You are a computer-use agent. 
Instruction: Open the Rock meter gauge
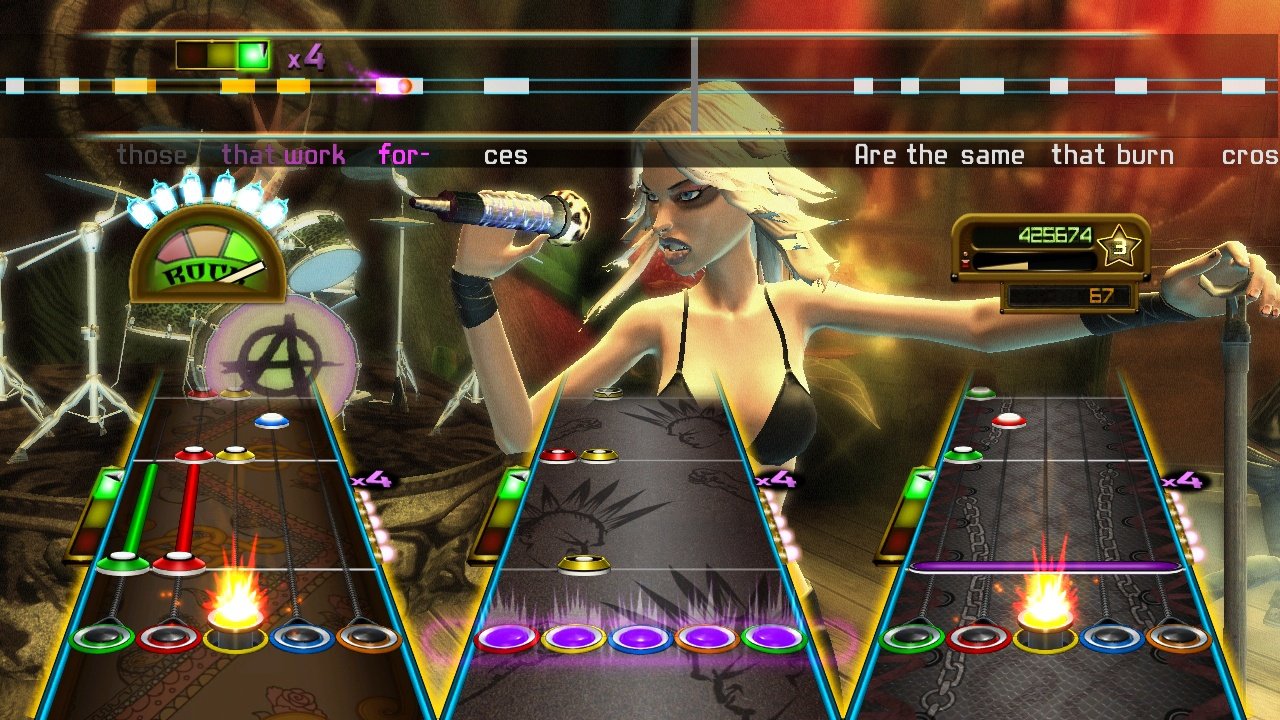(x=207, y=255)
